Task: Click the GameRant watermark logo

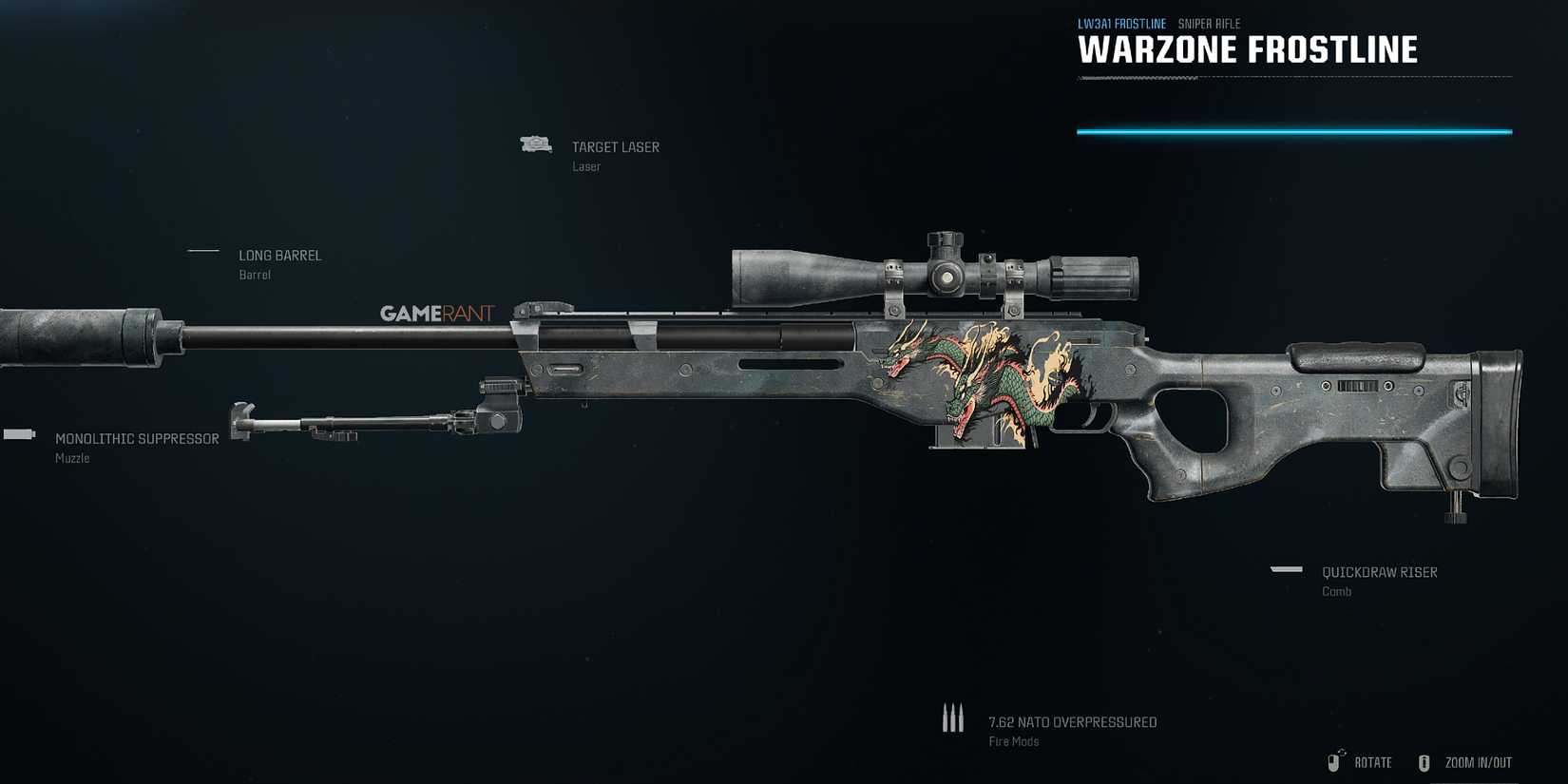Action: (x=438, y=311)
